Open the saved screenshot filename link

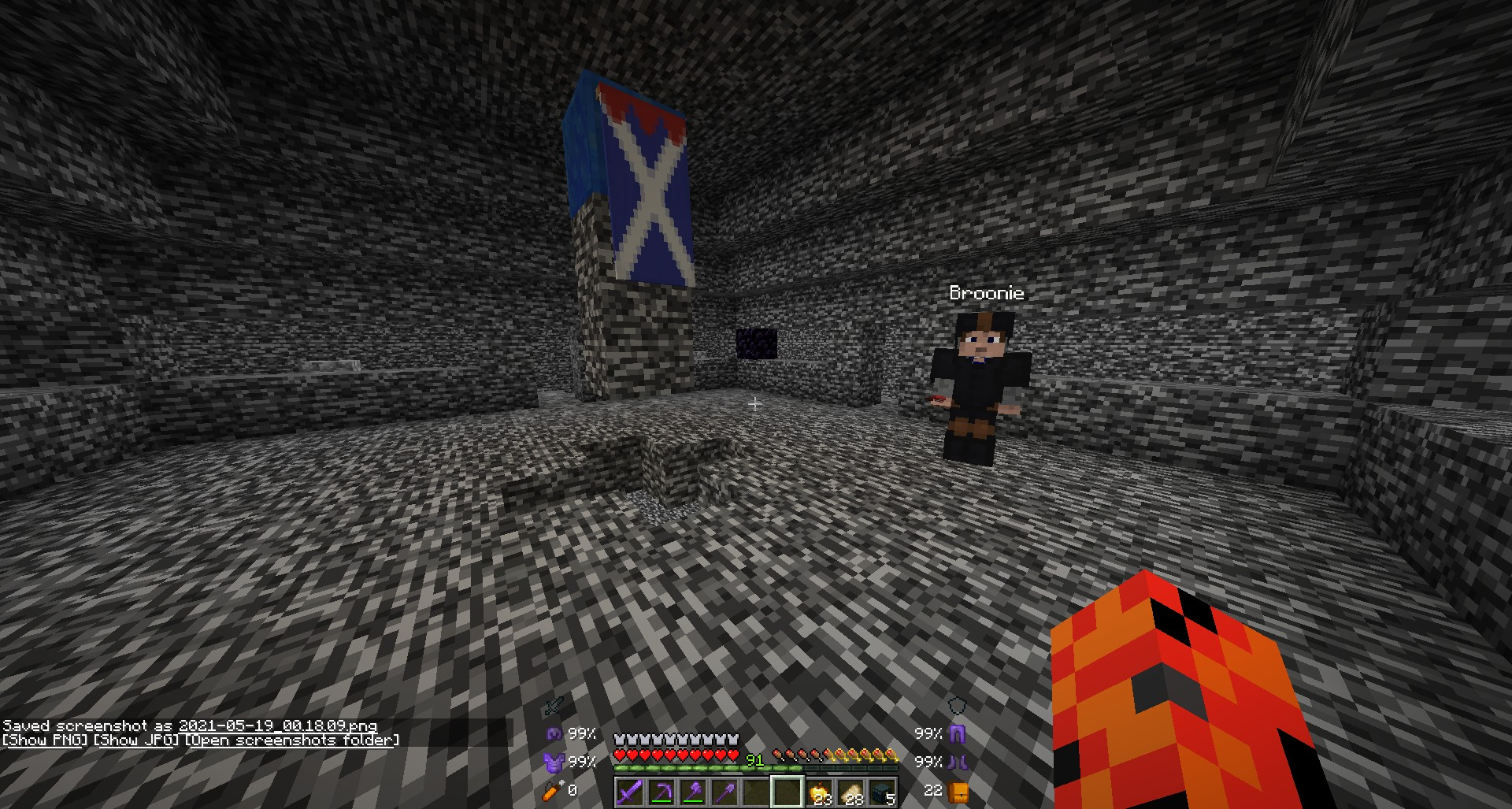tap(277, 726)
